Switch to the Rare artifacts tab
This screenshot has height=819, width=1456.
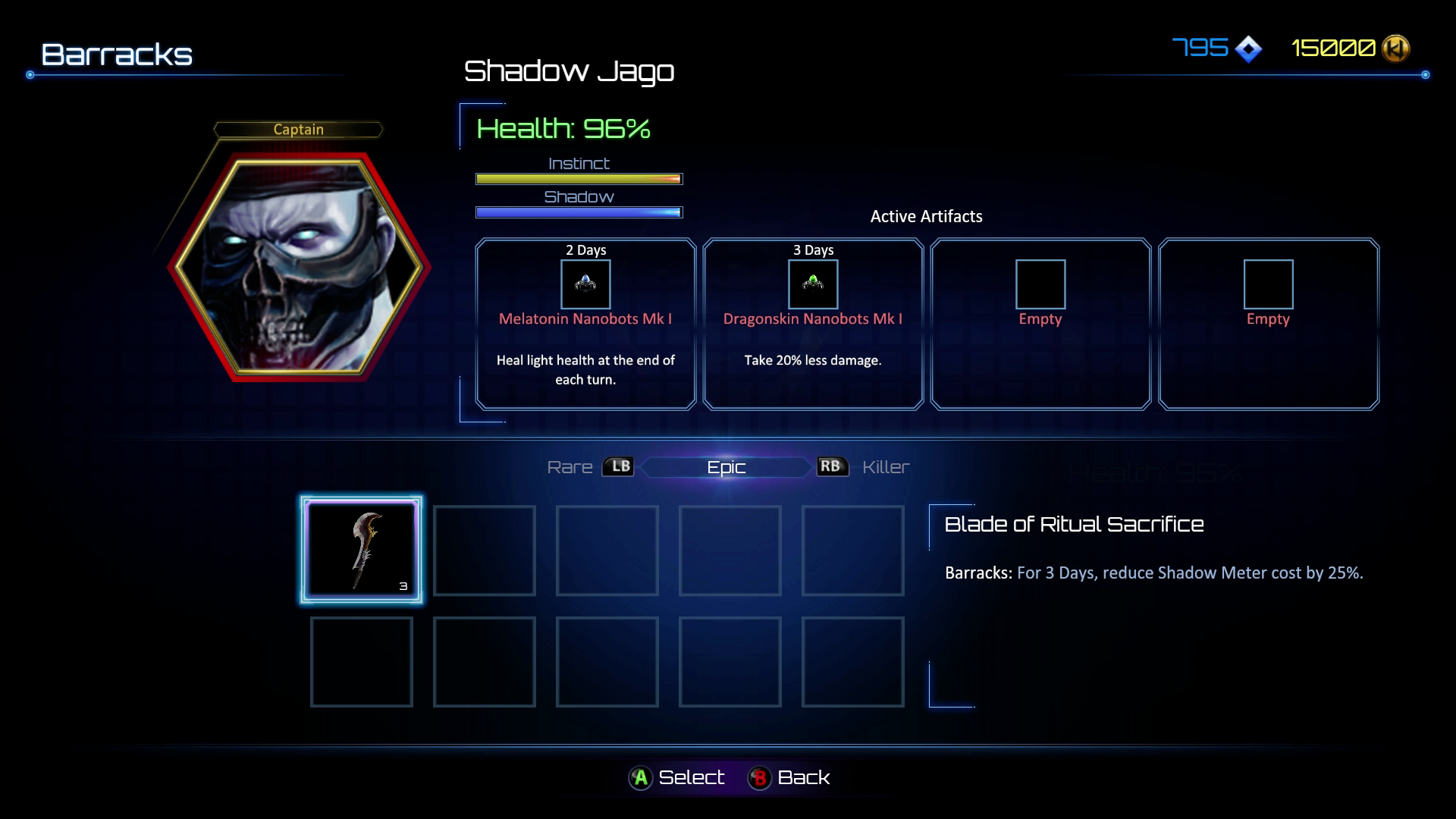tap(570, 467)
